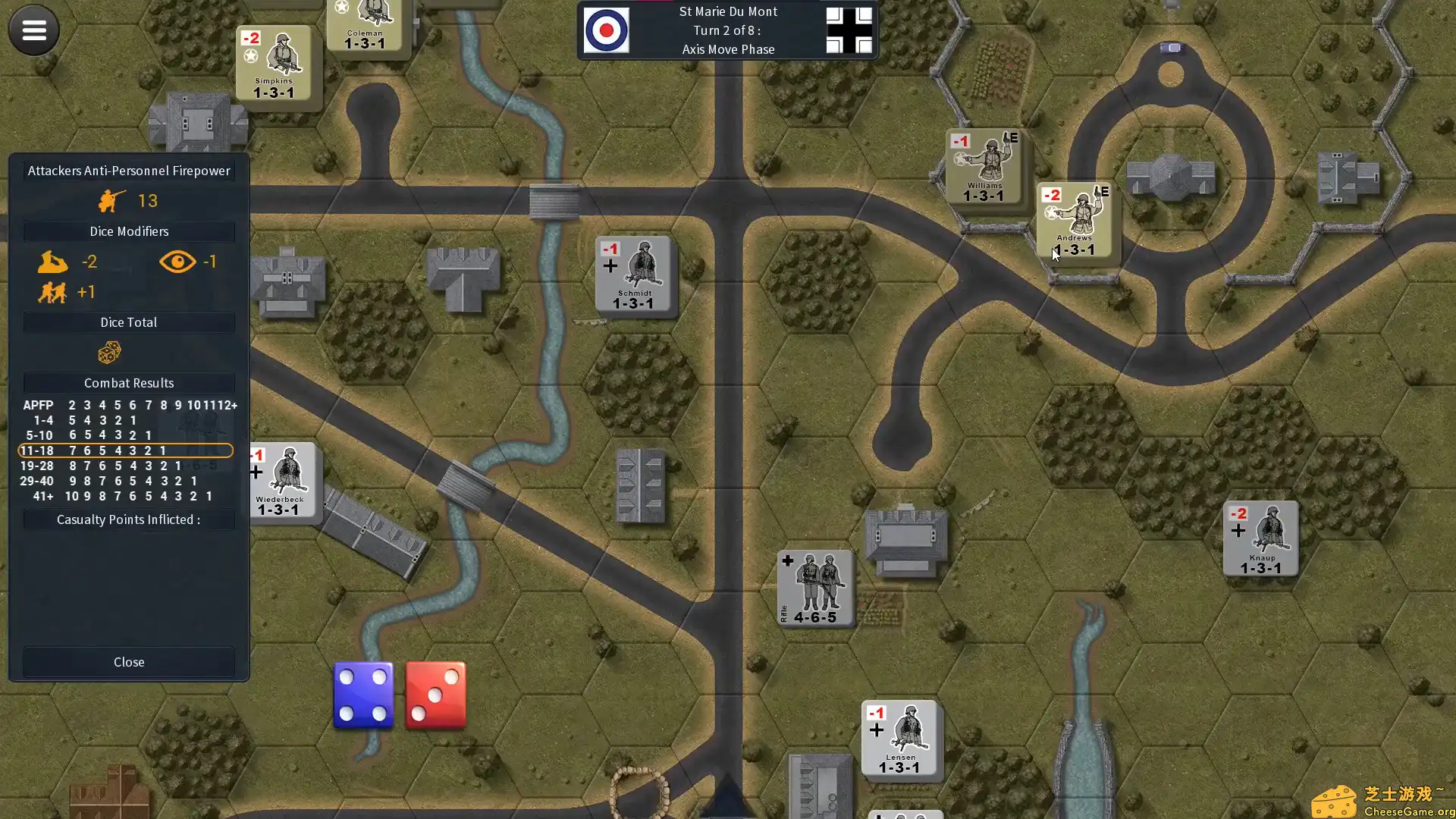This screenshot has width=1456, height=819.
Task: Select the blue die on the map
Action: [363, 695]
